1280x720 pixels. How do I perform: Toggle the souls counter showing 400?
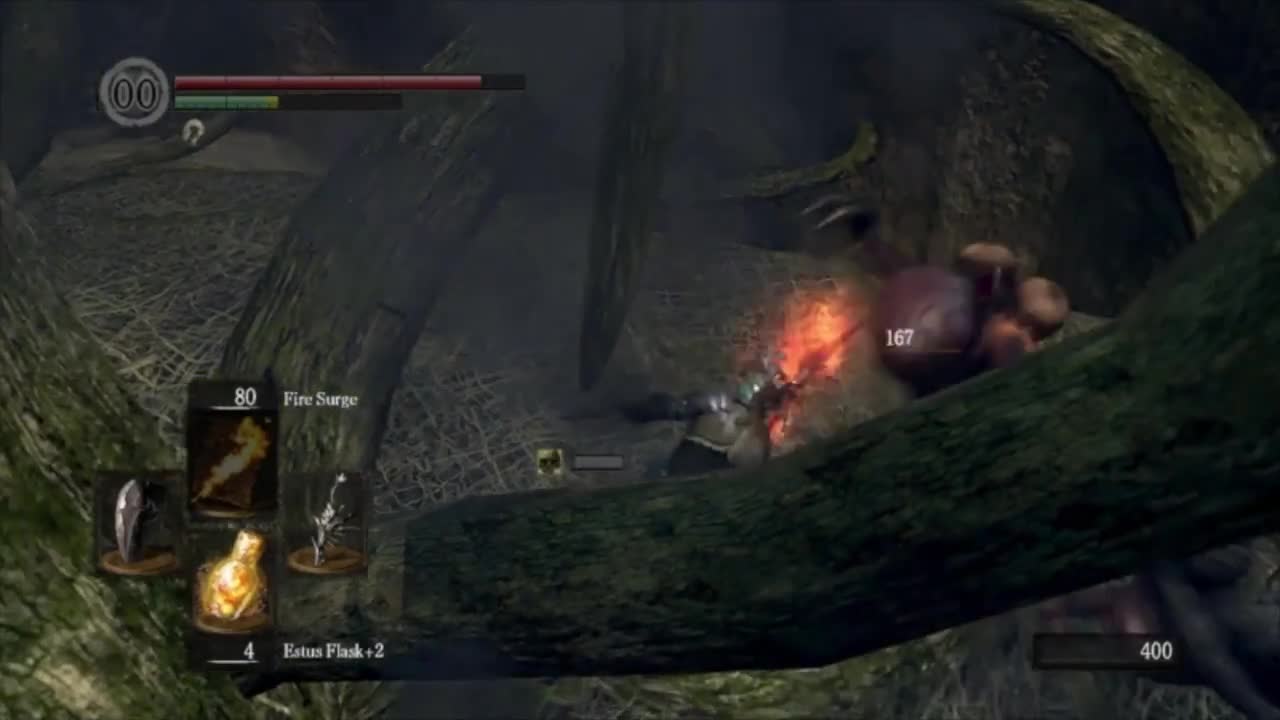[1155, 651]
